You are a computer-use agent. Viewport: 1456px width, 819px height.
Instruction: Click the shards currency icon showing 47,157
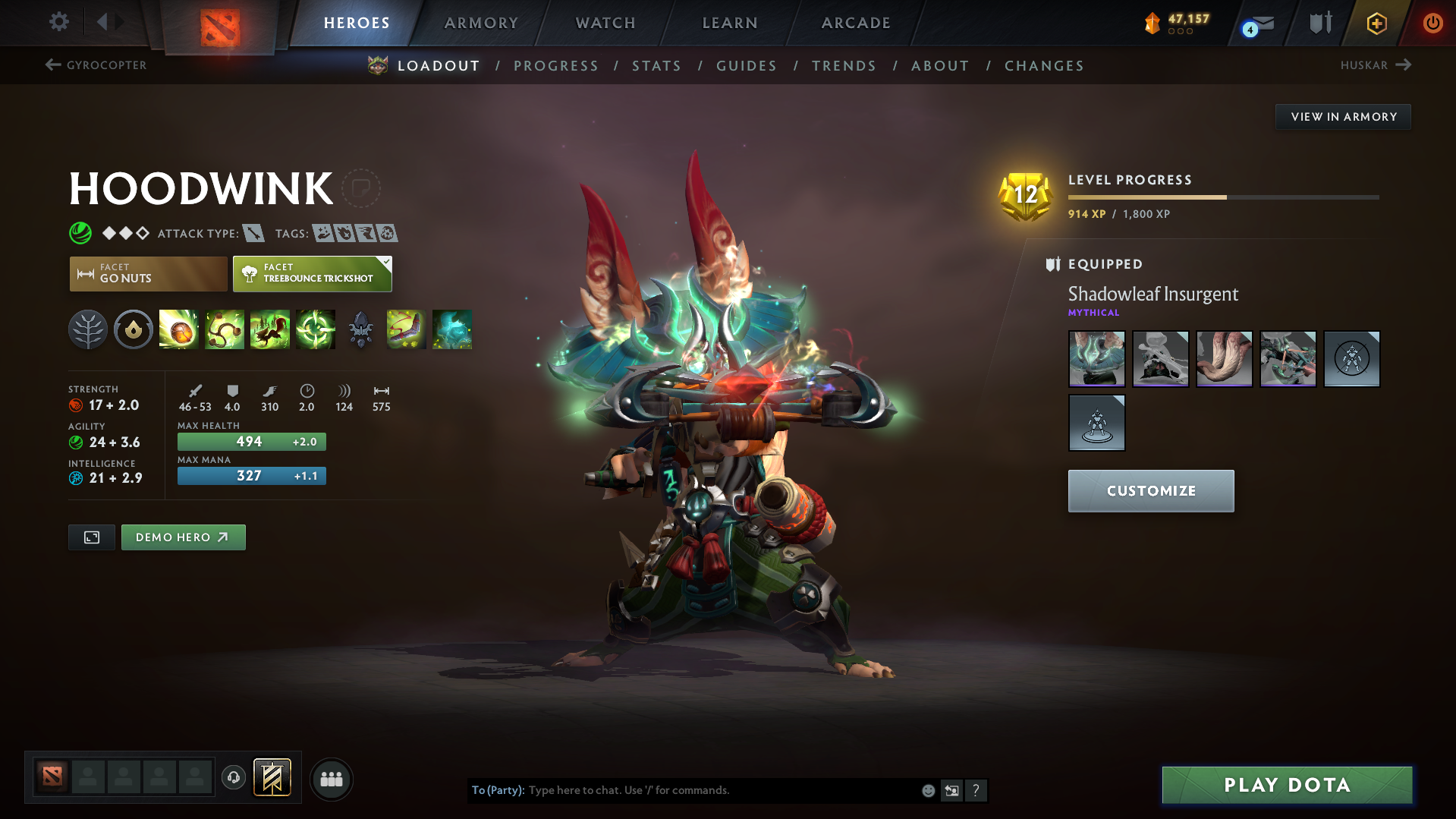click(1154, 23)
